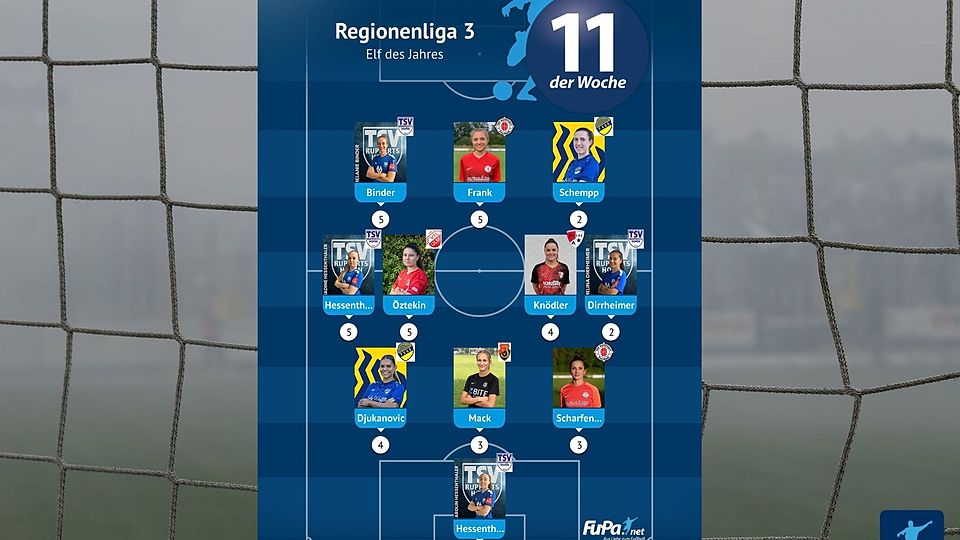Open Mack's player card
960x540 pixels.
tap(480, 384)
